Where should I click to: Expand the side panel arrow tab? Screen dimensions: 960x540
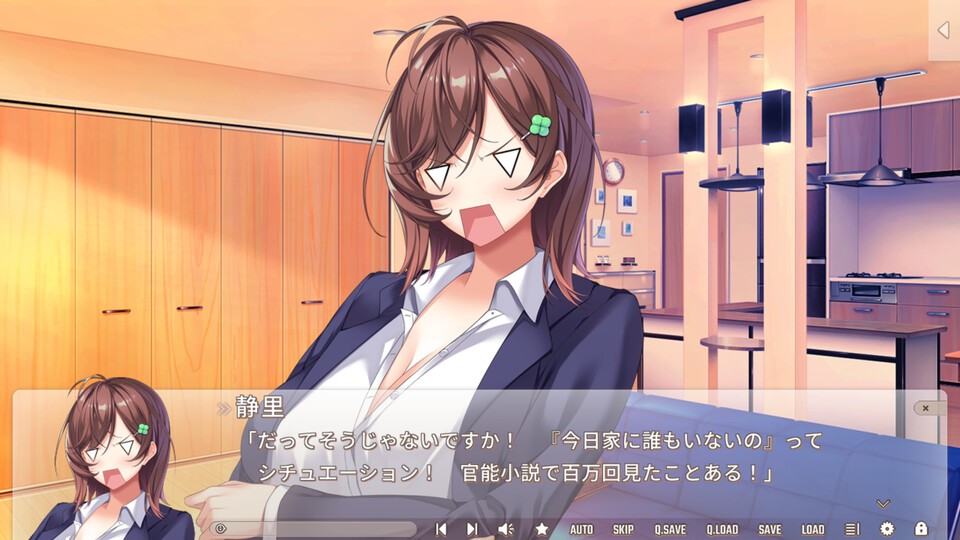(942, 30)
